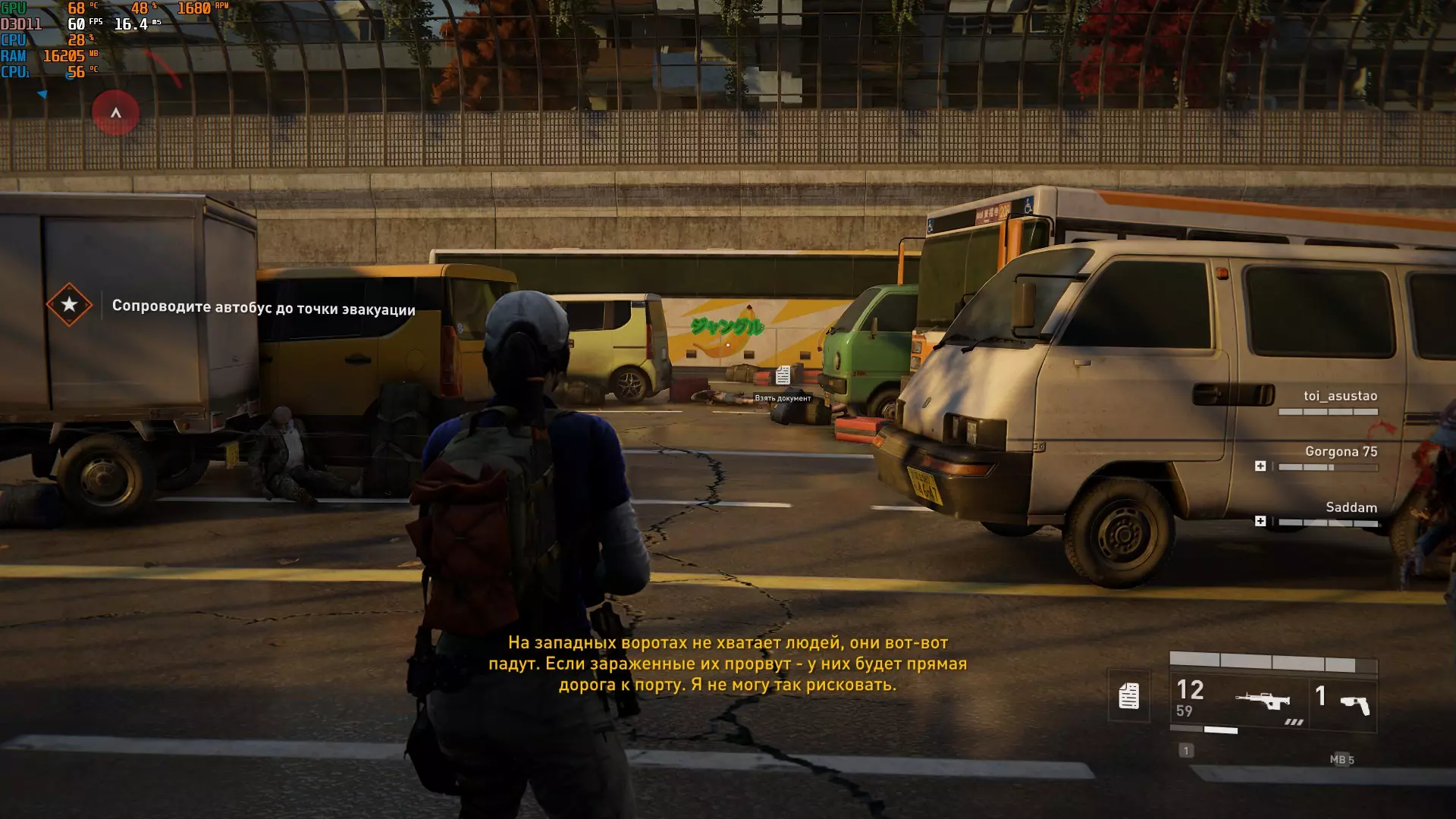This screenshot has height=819, width=1456.
Task: Select teammate Gorgona 75 in squad list
Action: (x=1341, y=452)
